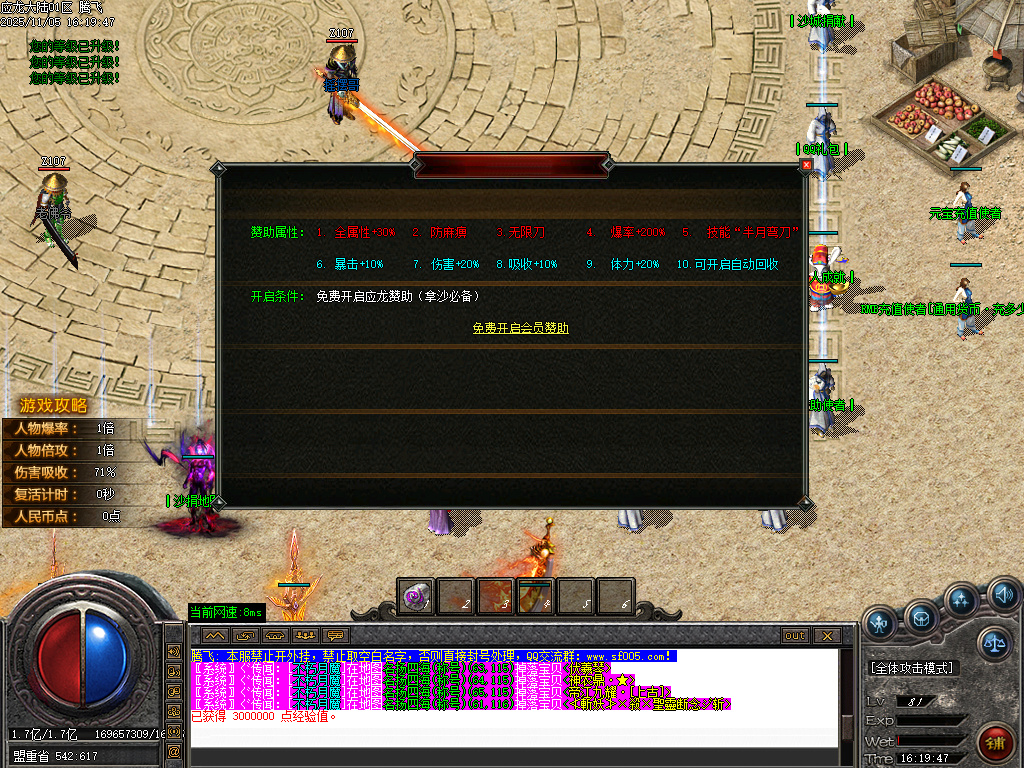
Task: Click the chat bubble tab above the chat
Action: 336,635
